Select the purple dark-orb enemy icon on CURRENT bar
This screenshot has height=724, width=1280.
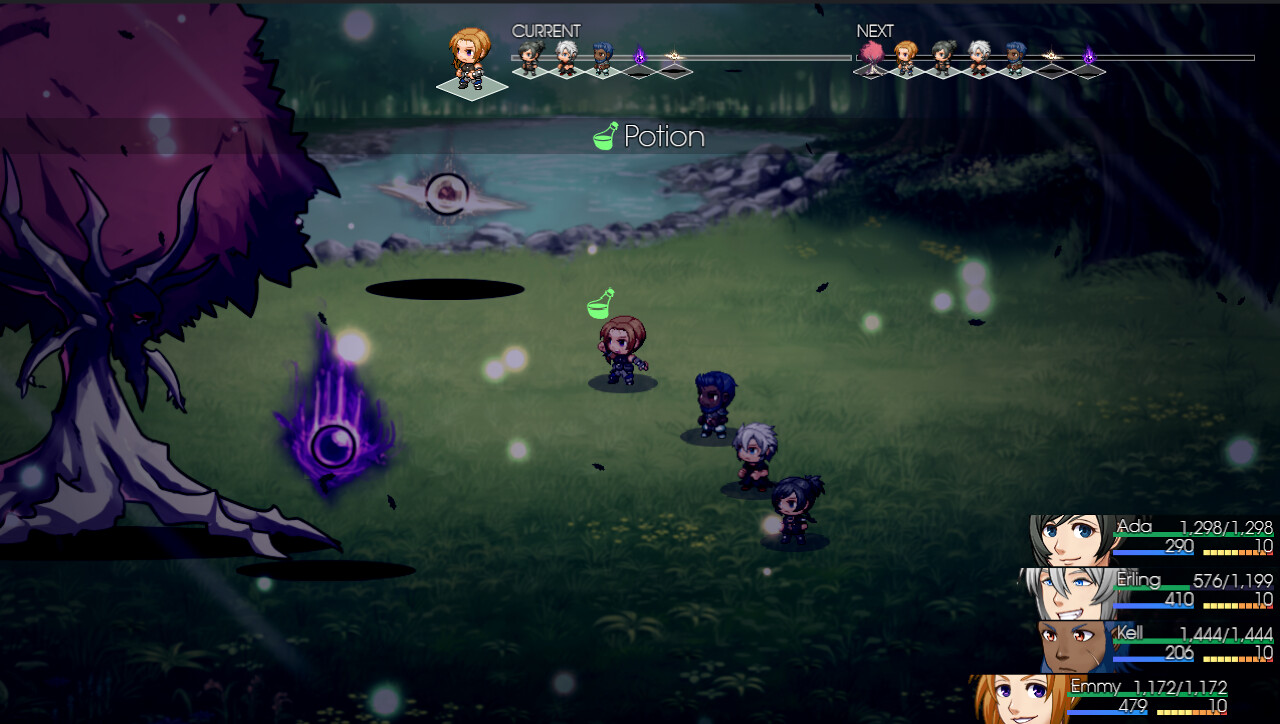[640, 55]
